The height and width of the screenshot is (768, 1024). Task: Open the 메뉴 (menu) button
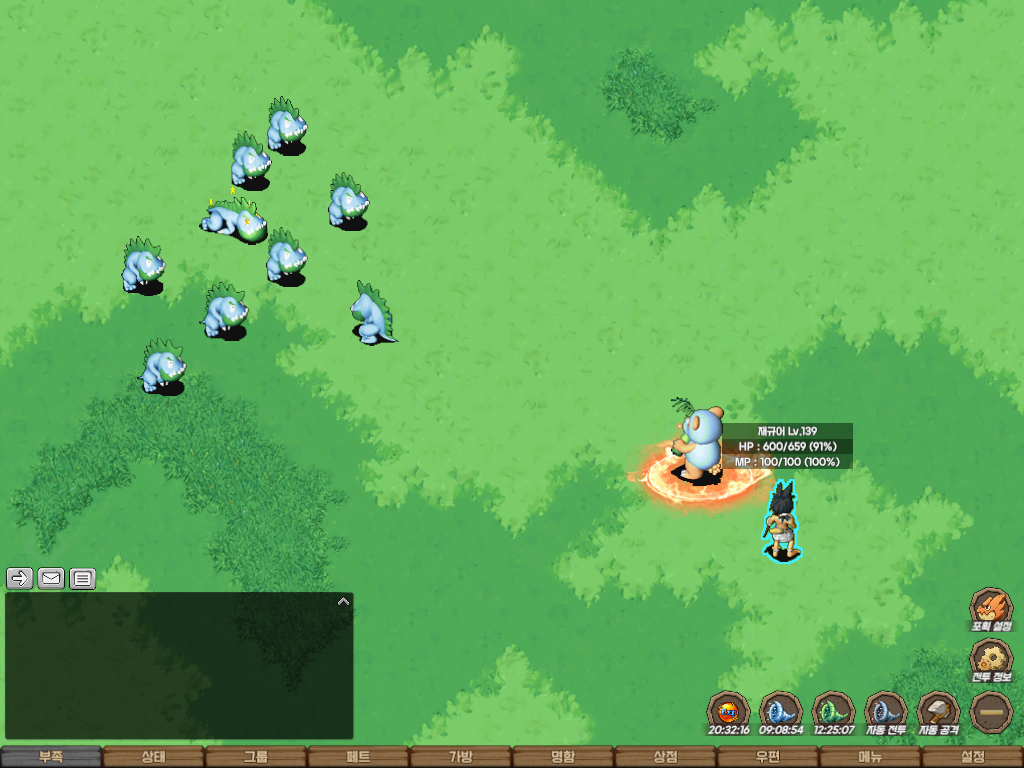(870, 757)
